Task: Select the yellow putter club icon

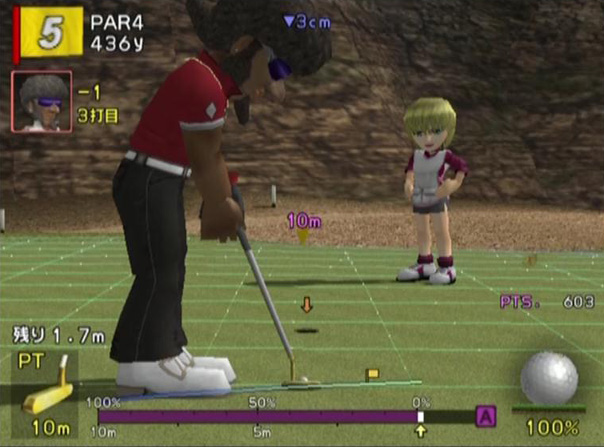Action: click(48, 389)
